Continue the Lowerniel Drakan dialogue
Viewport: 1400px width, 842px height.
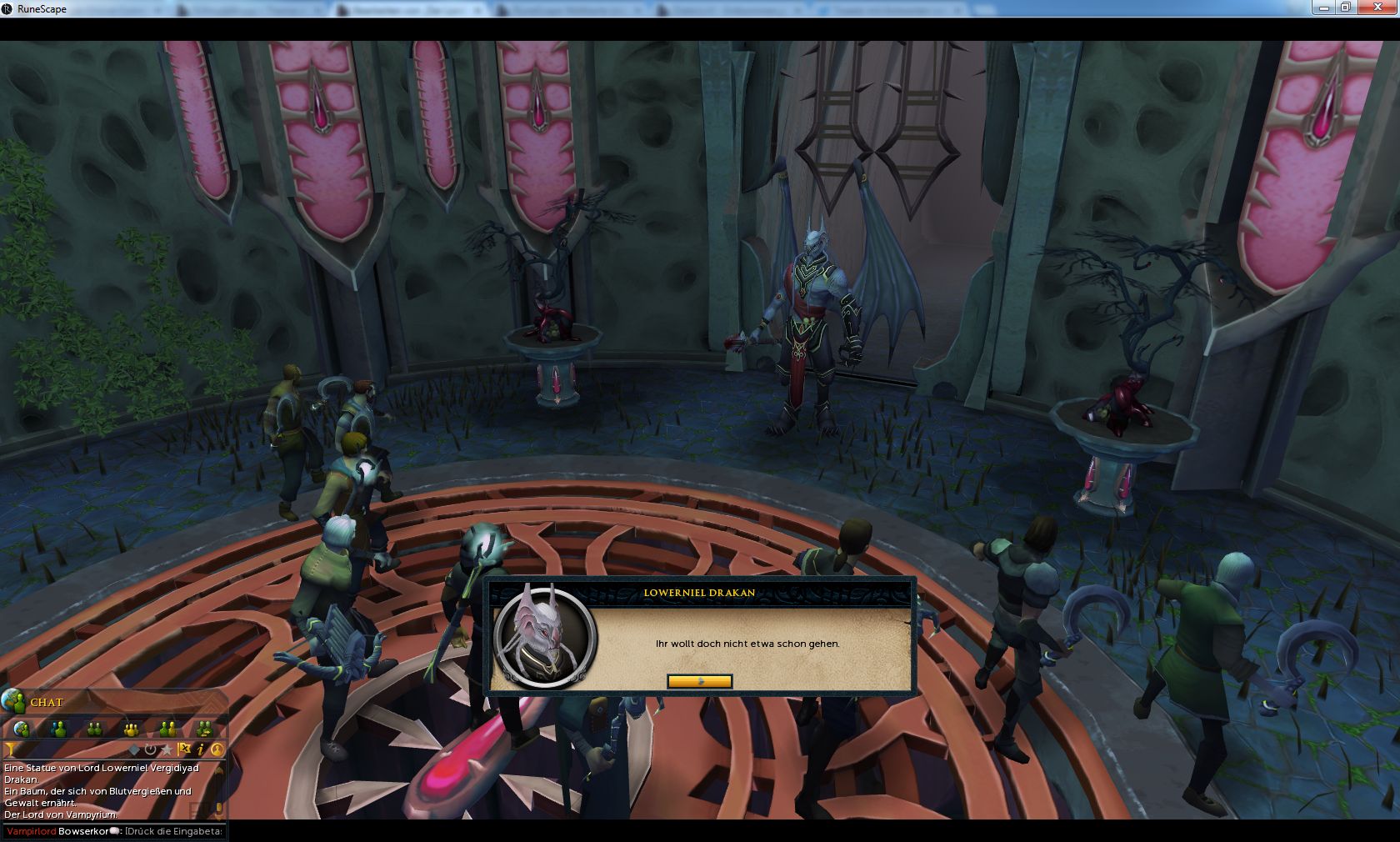tap(699, 681)
